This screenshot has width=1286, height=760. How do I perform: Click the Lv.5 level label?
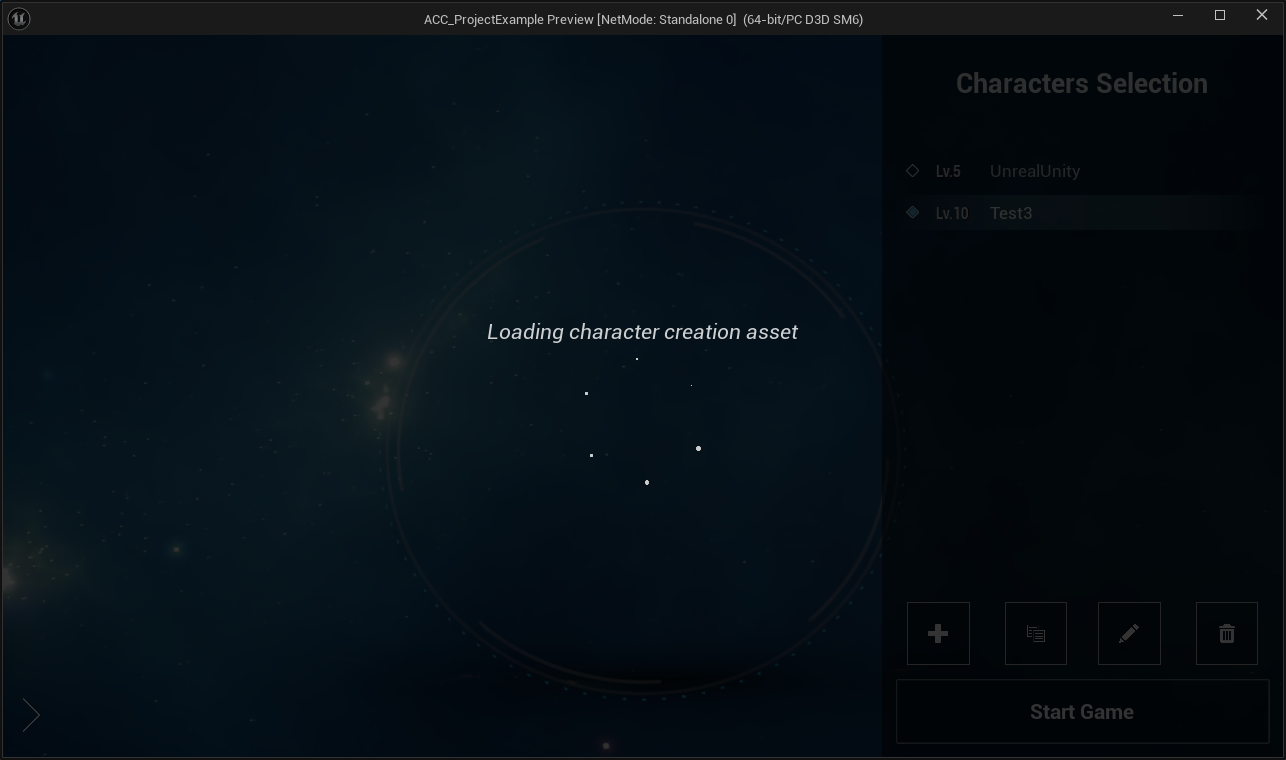point(948,171)
